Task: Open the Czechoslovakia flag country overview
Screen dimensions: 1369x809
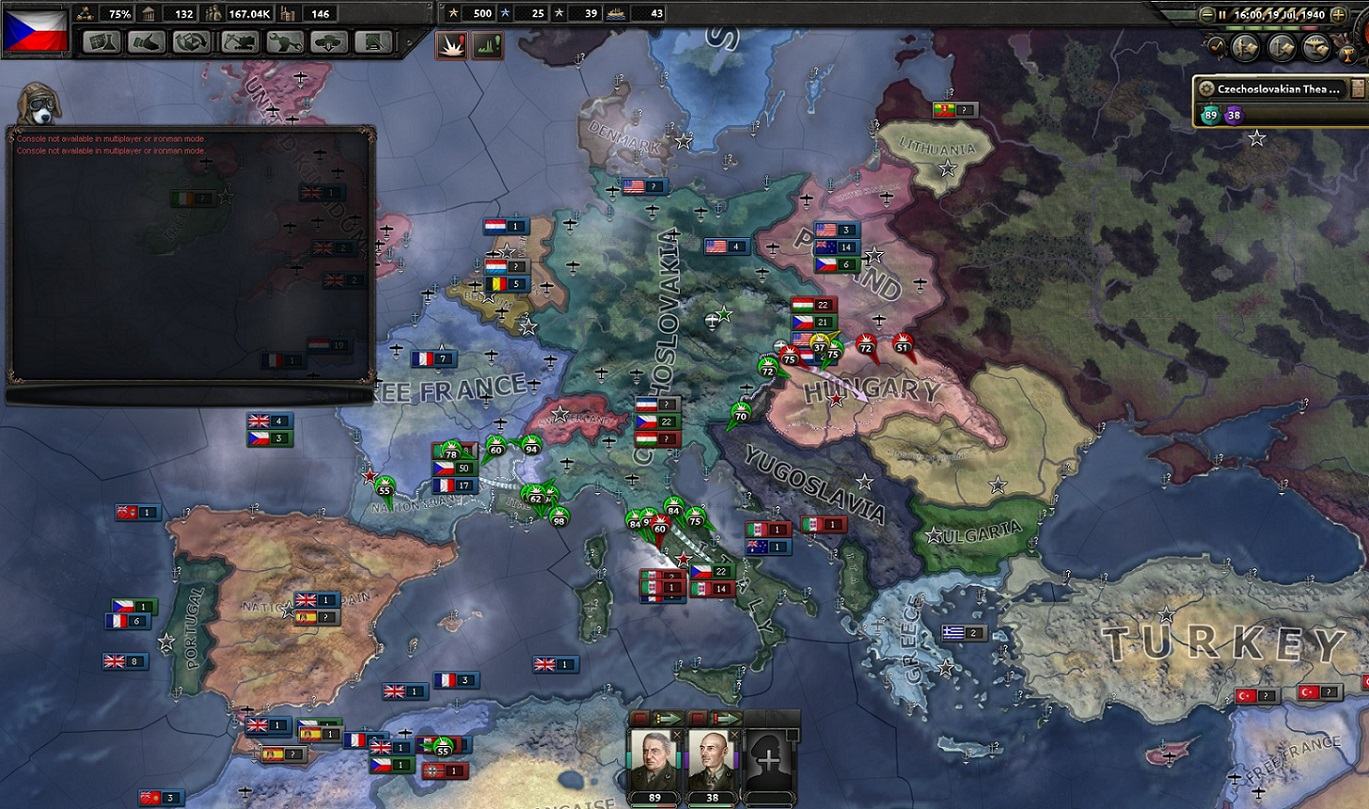Action: [x=35, y=30]
